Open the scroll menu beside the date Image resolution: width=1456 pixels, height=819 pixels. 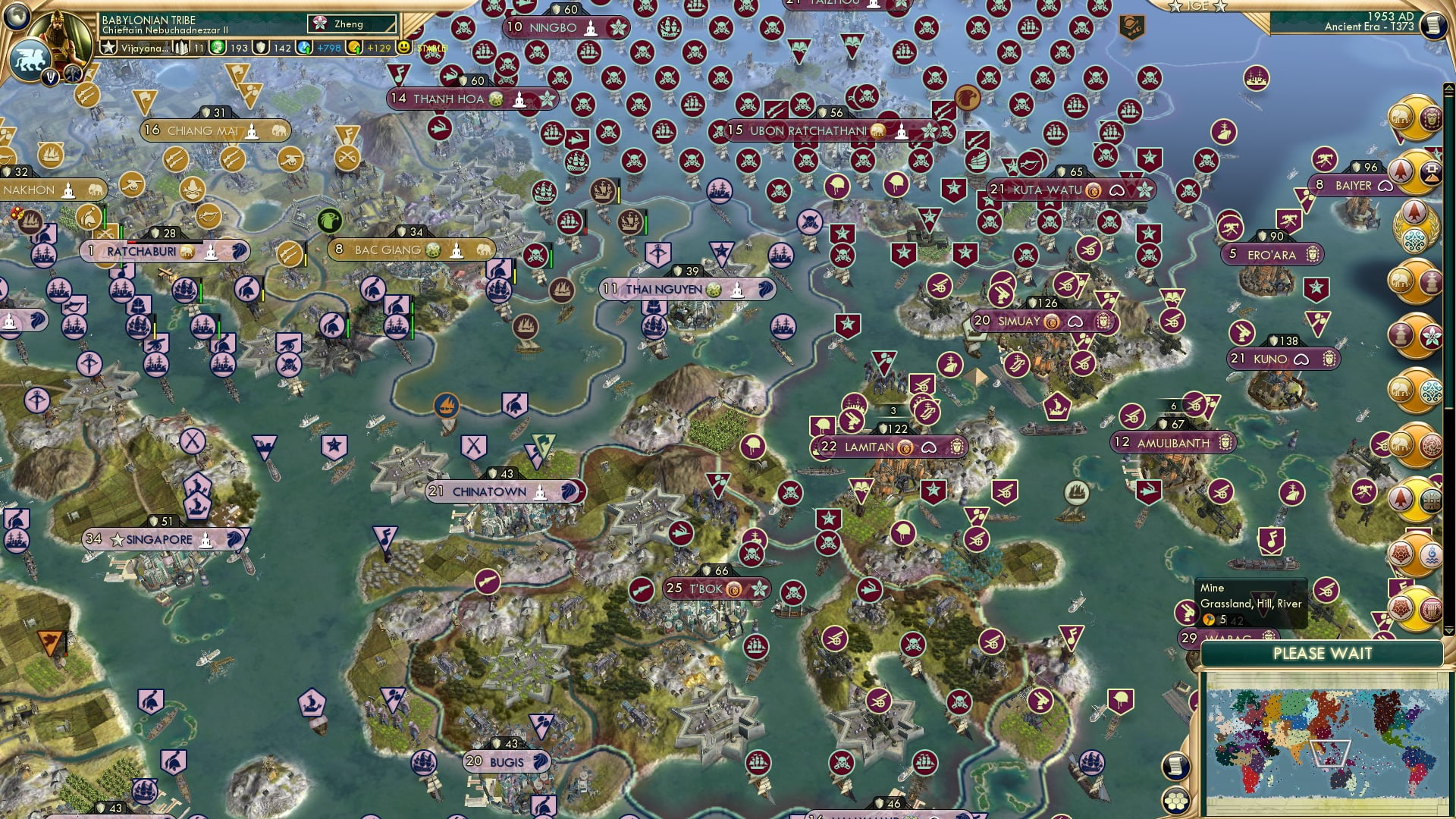[1432, 26]
